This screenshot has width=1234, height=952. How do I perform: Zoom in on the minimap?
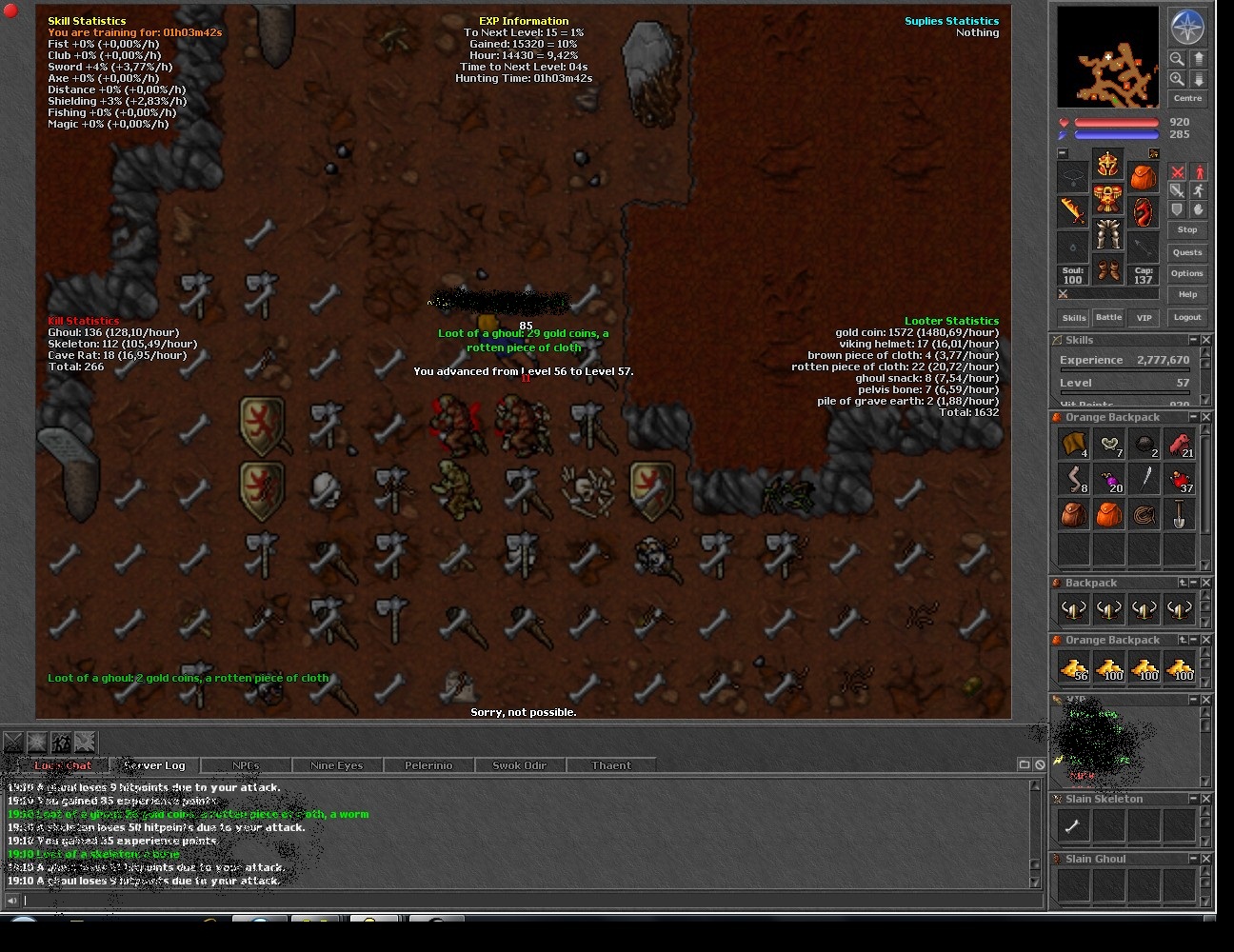[1178, 79]
